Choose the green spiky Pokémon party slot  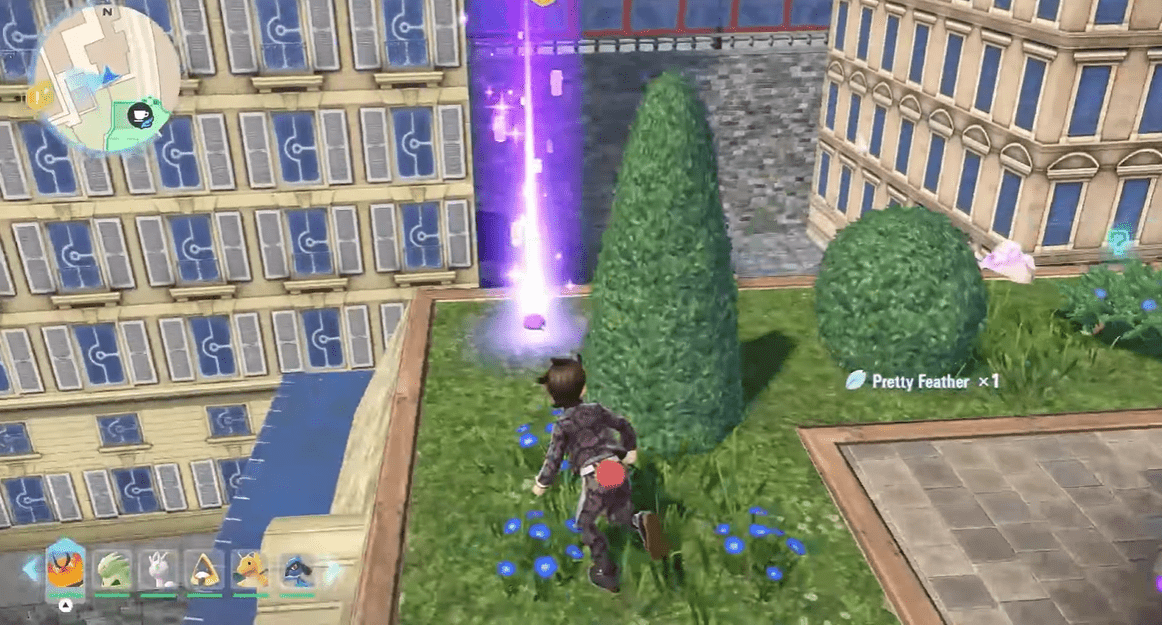(x=113, y=570)
